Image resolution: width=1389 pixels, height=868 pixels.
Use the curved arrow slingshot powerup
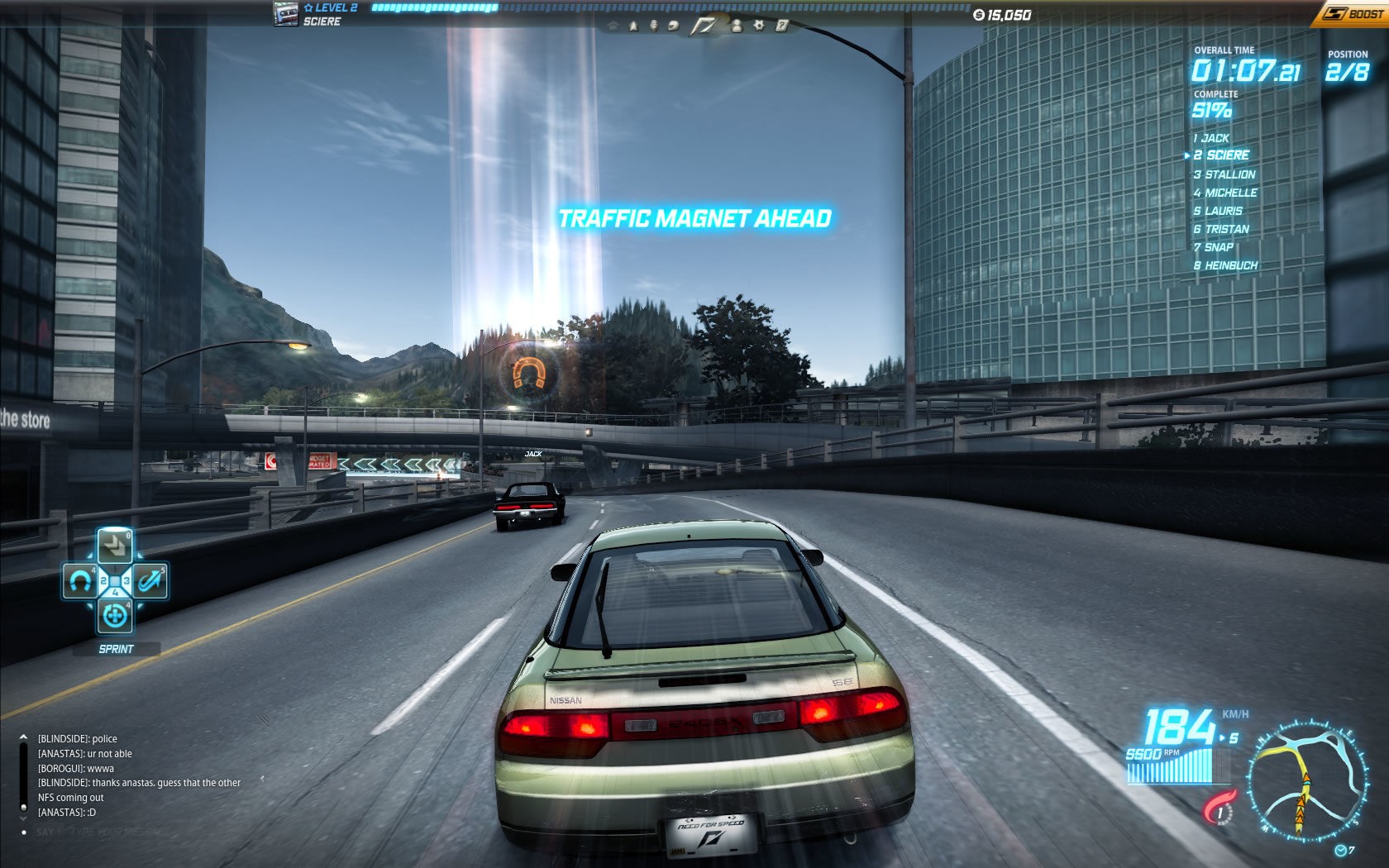click(150, 582)
